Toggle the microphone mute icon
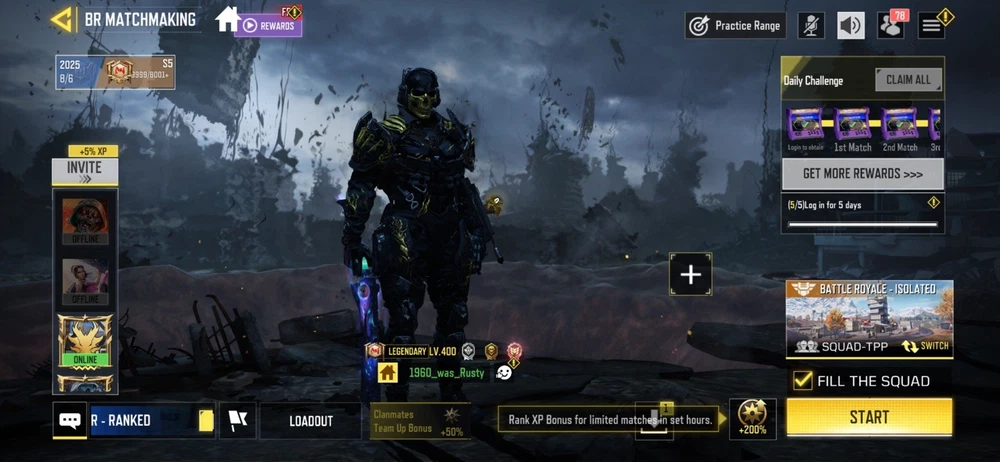The height and width of the screenshot is (462, 1000). coord(811,26)
